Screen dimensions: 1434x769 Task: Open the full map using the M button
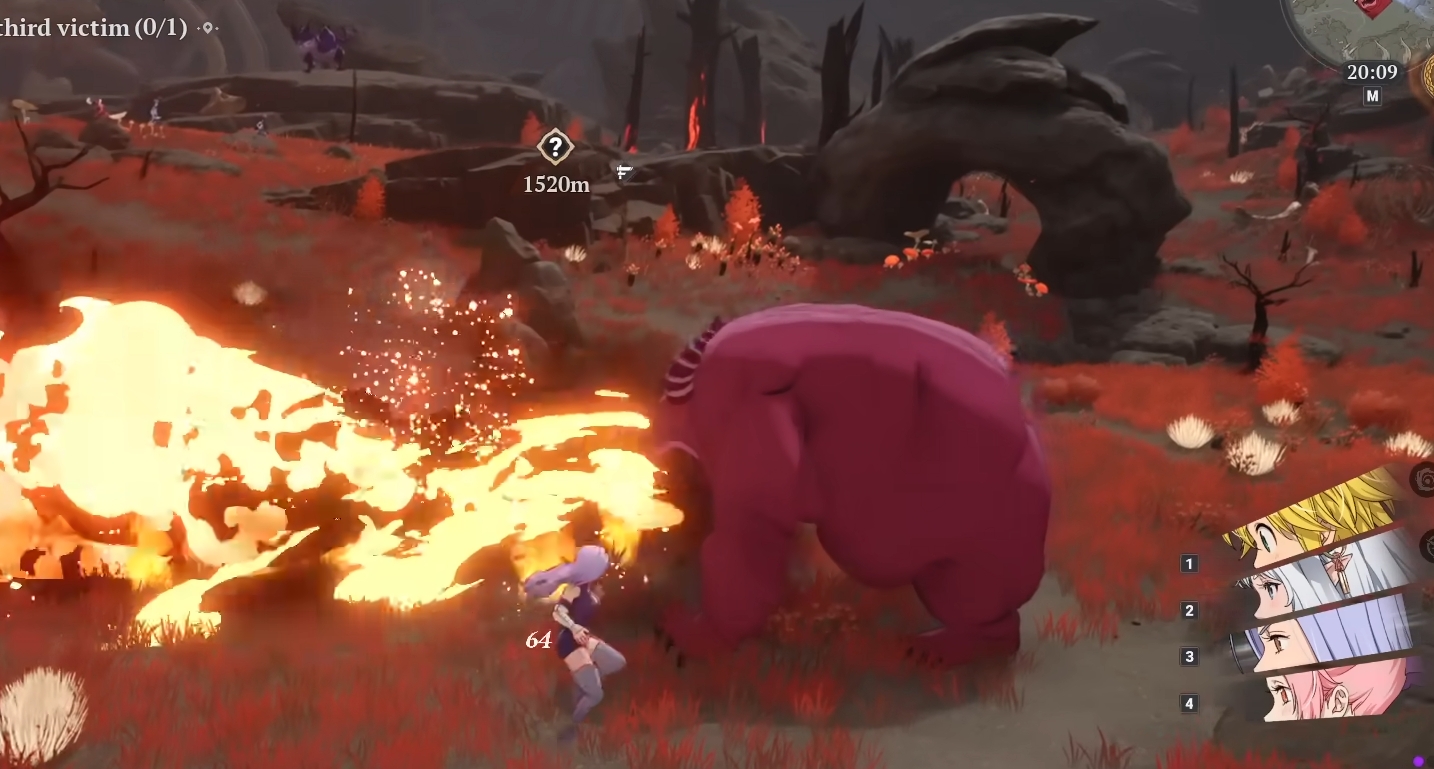(1374, 95)
